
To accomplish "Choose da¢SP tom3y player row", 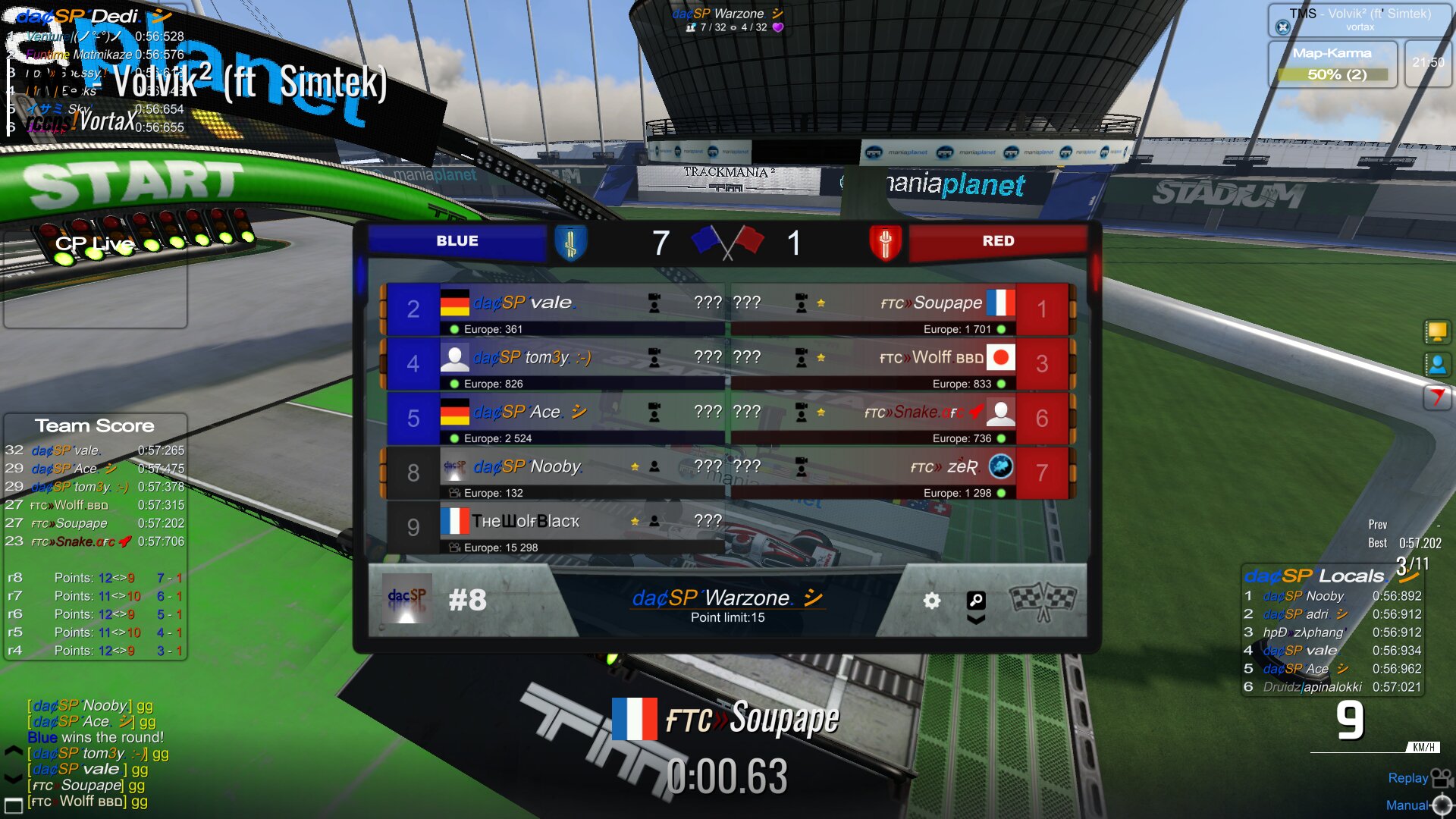I will click(x=554, y=364).
